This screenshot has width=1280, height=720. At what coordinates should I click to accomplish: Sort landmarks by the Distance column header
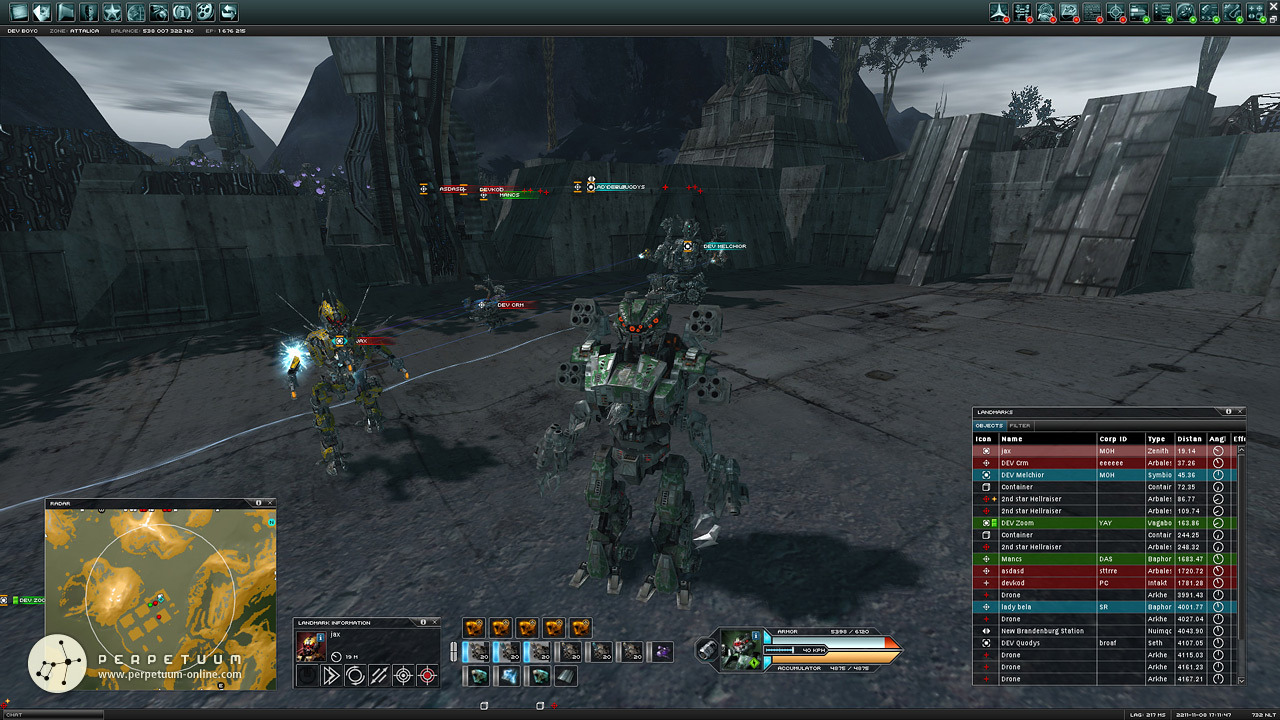click(1188, 439)
